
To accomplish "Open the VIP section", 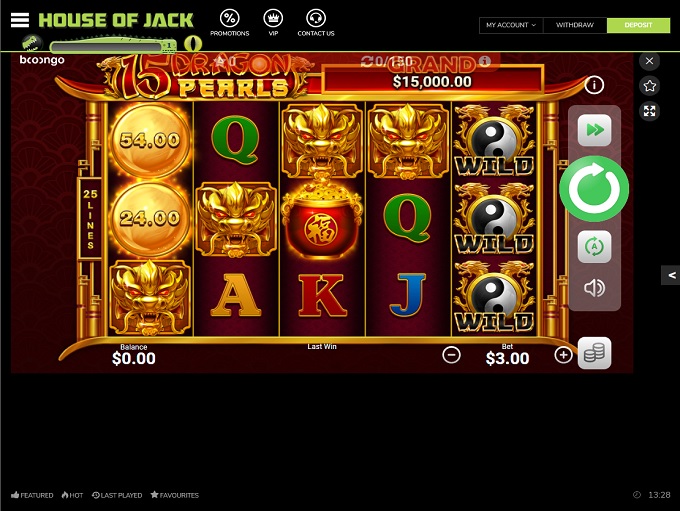I will (x=273, y=23).
